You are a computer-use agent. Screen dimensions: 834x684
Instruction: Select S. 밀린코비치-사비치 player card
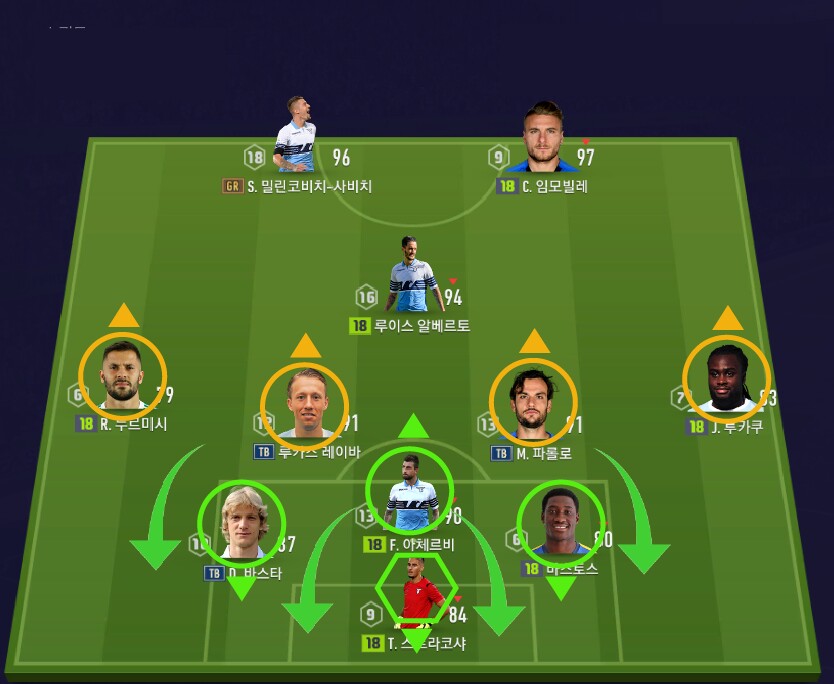pos(295,137)
